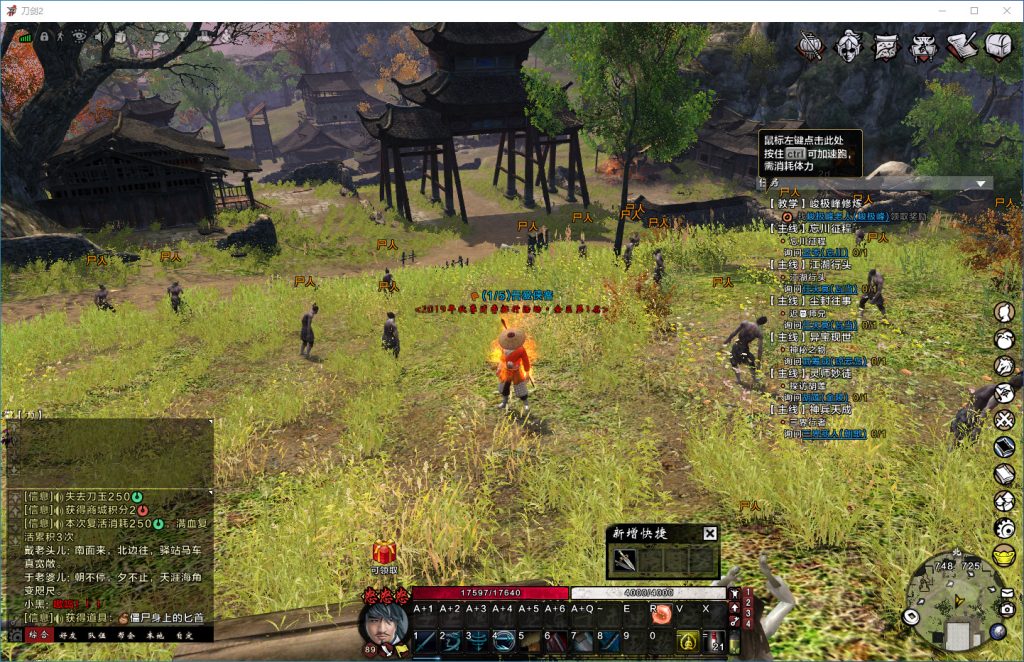This screenshot has height=662, width=1024.
Task: Maximize the game window
Action: coord(974,10)
